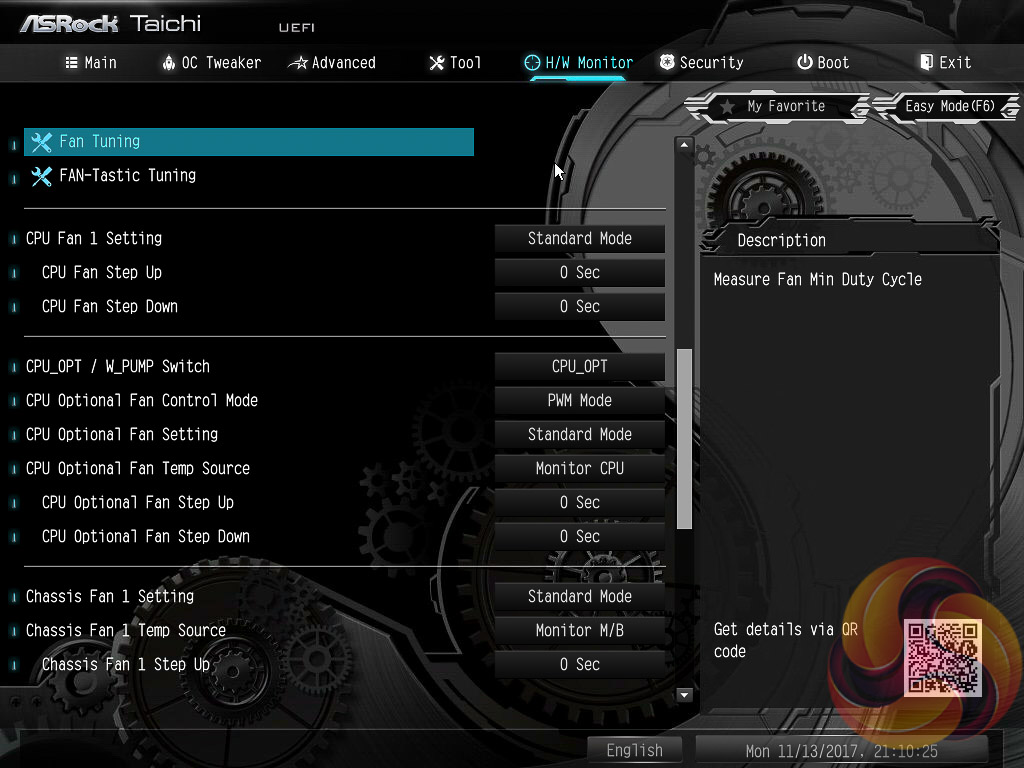Go to the Advanced tab
This screenshot has height=768, width=1024.
332,62
